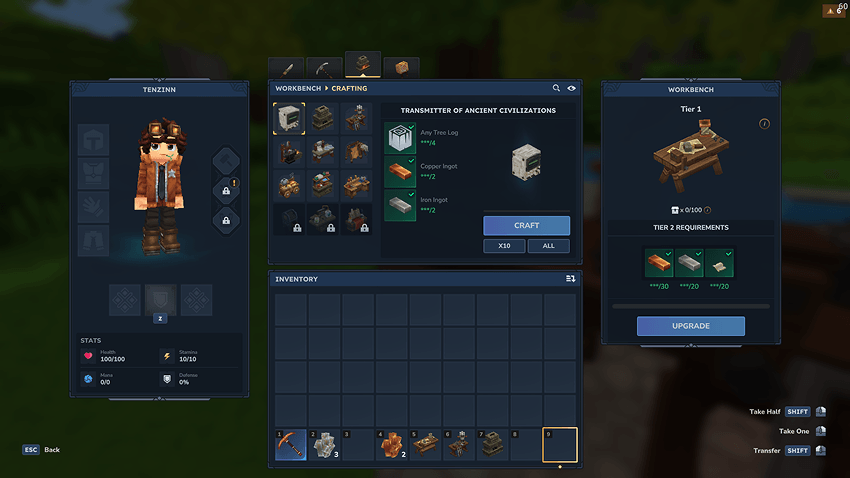The height and width of the screenshot is (478, 850).
Task: Sort the inventory with the sort icon
Action: (x=570, y=279)
